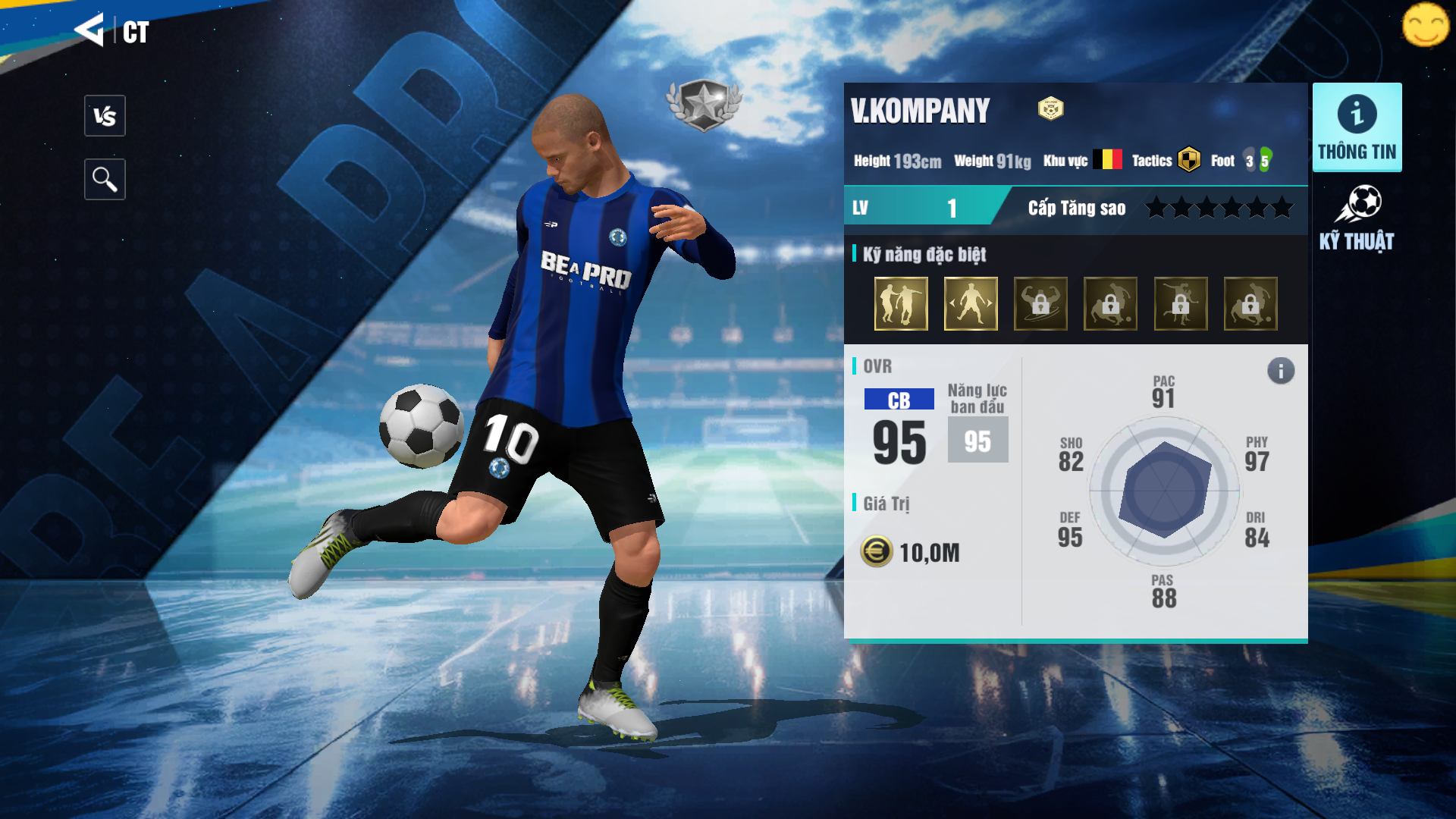The width and height of the screenshot is (1456, 819).
Task: Open the KỸ THUẬT tab
Action: click(x=1357, y=219)
